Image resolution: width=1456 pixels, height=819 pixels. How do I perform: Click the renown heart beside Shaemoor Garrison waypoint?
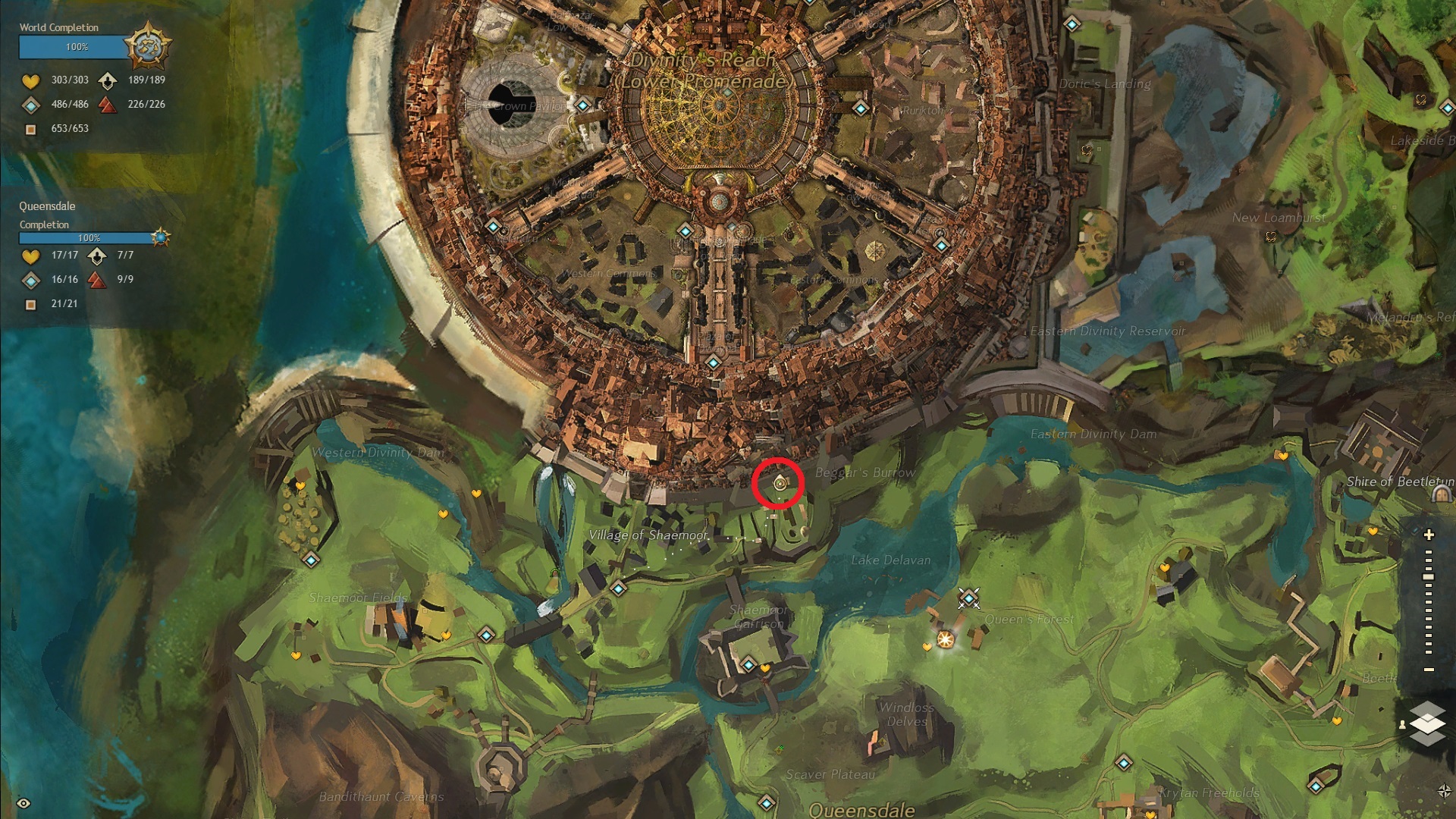click(764, 668)
